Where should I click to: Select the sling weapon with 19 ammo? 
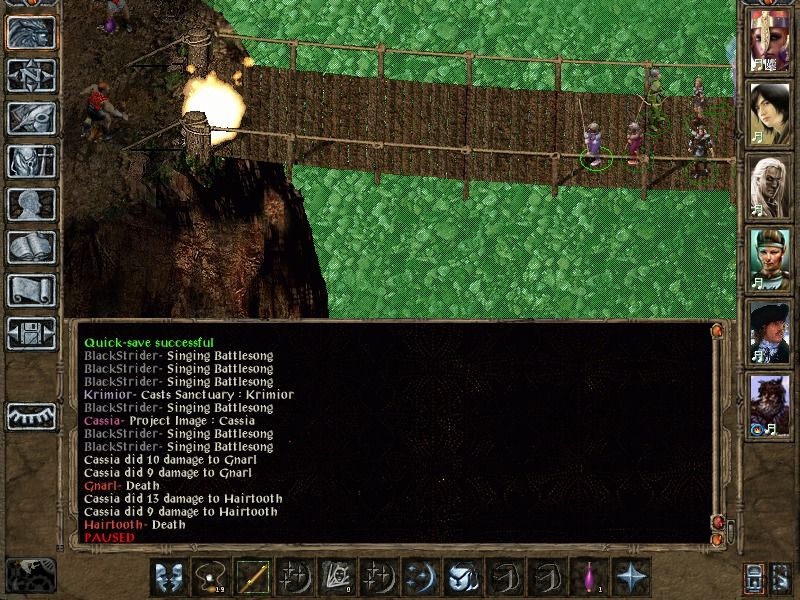pyautogui.click(x=212, y=577)
